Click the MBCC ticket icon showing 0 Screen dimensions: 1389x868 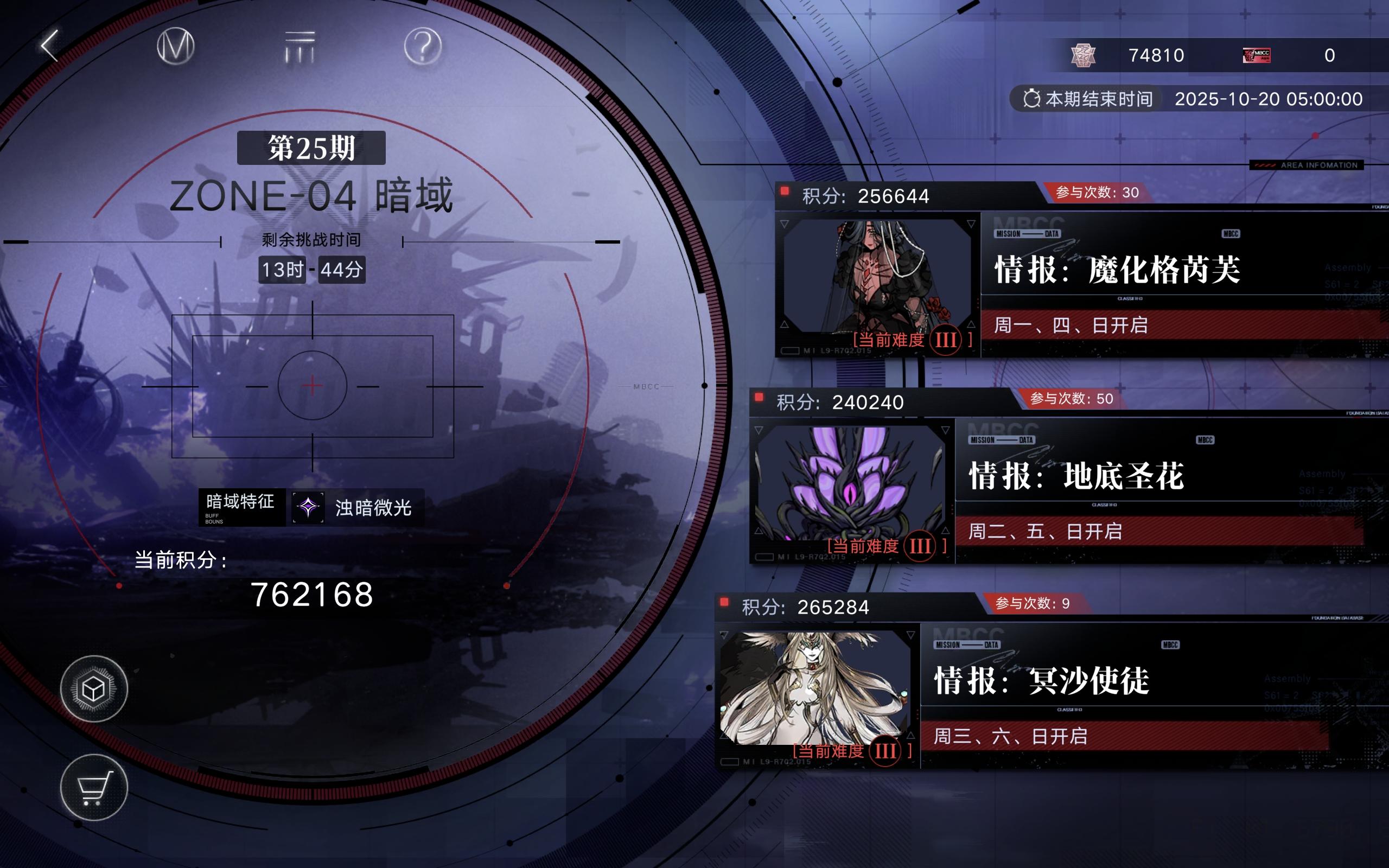[x=1257, y=55]
